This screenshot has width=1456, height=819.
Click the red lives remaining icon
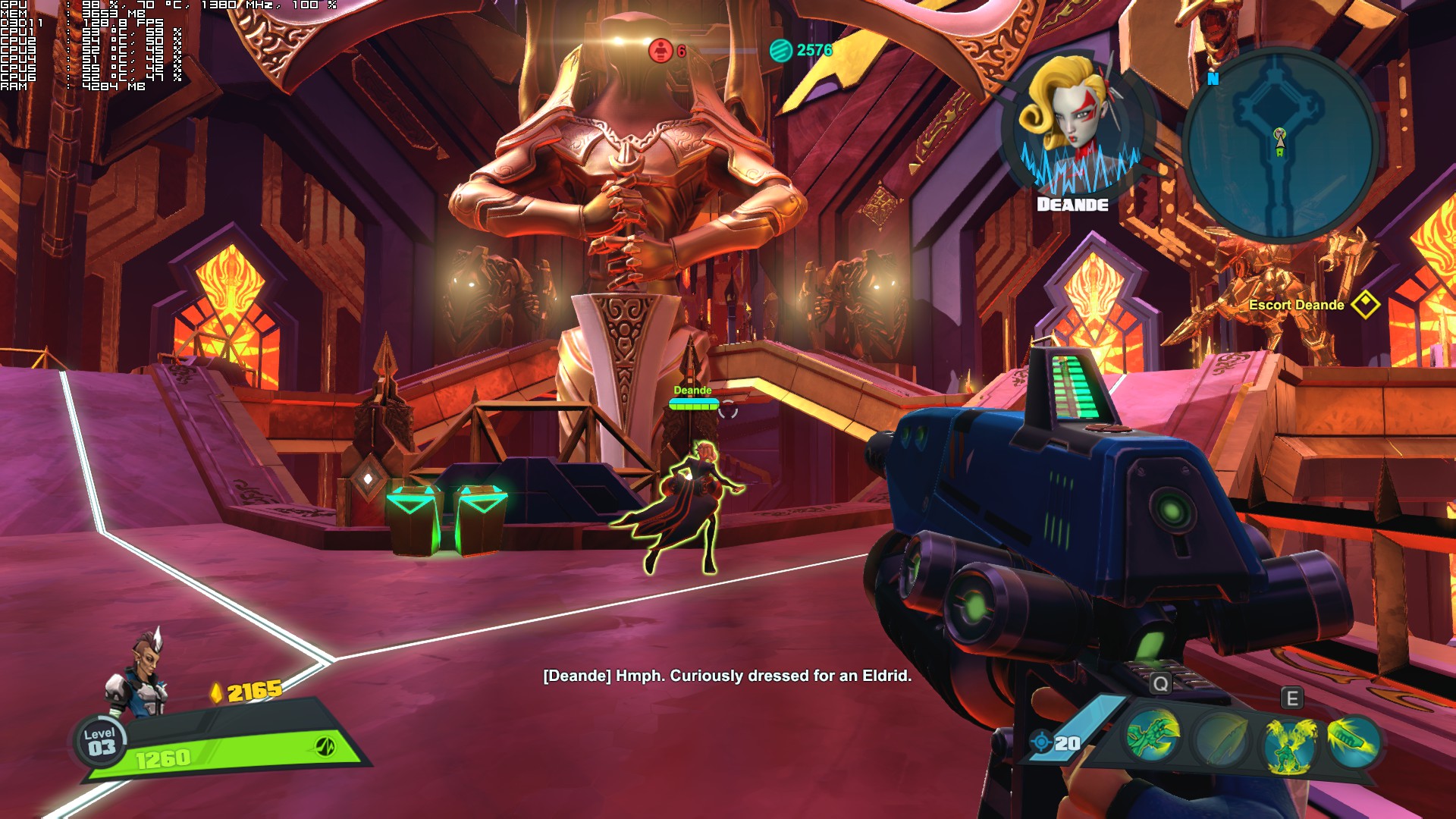coord(661,51)
